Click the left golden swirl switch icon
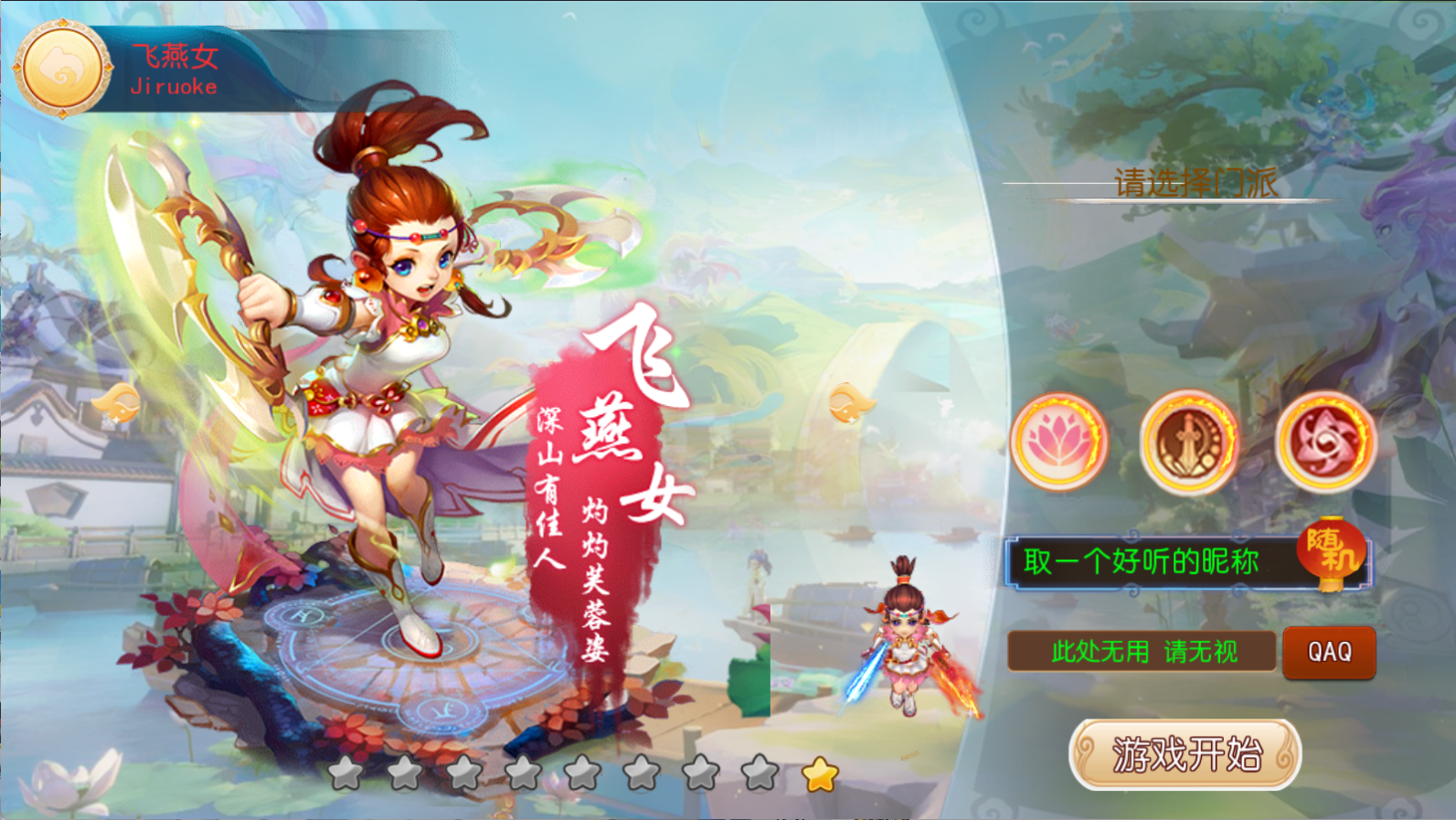This screenshot has width=1456, height=820. pyautogui.click(x=116, y=403)
